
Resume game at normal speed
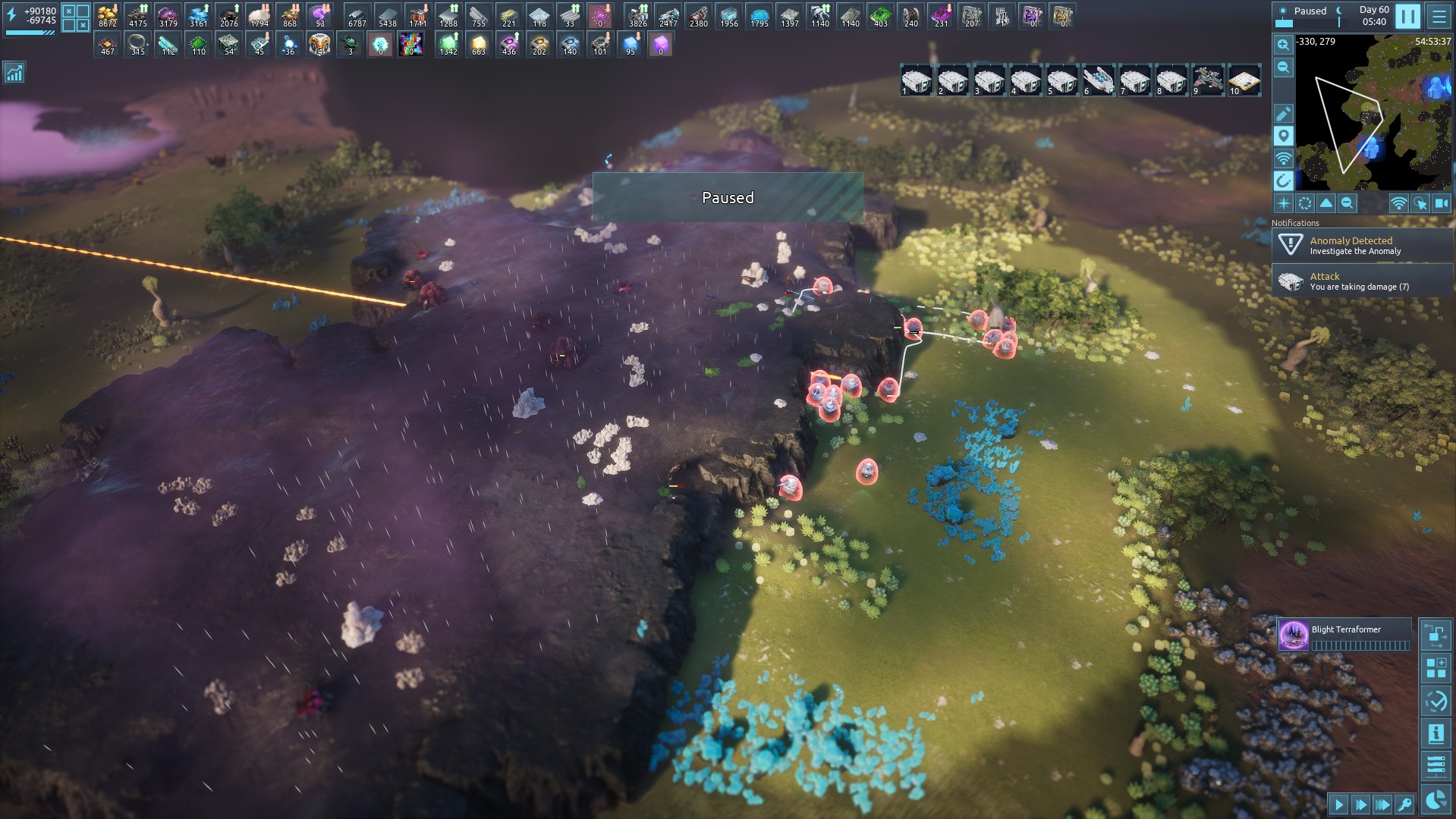point(1338,805)
